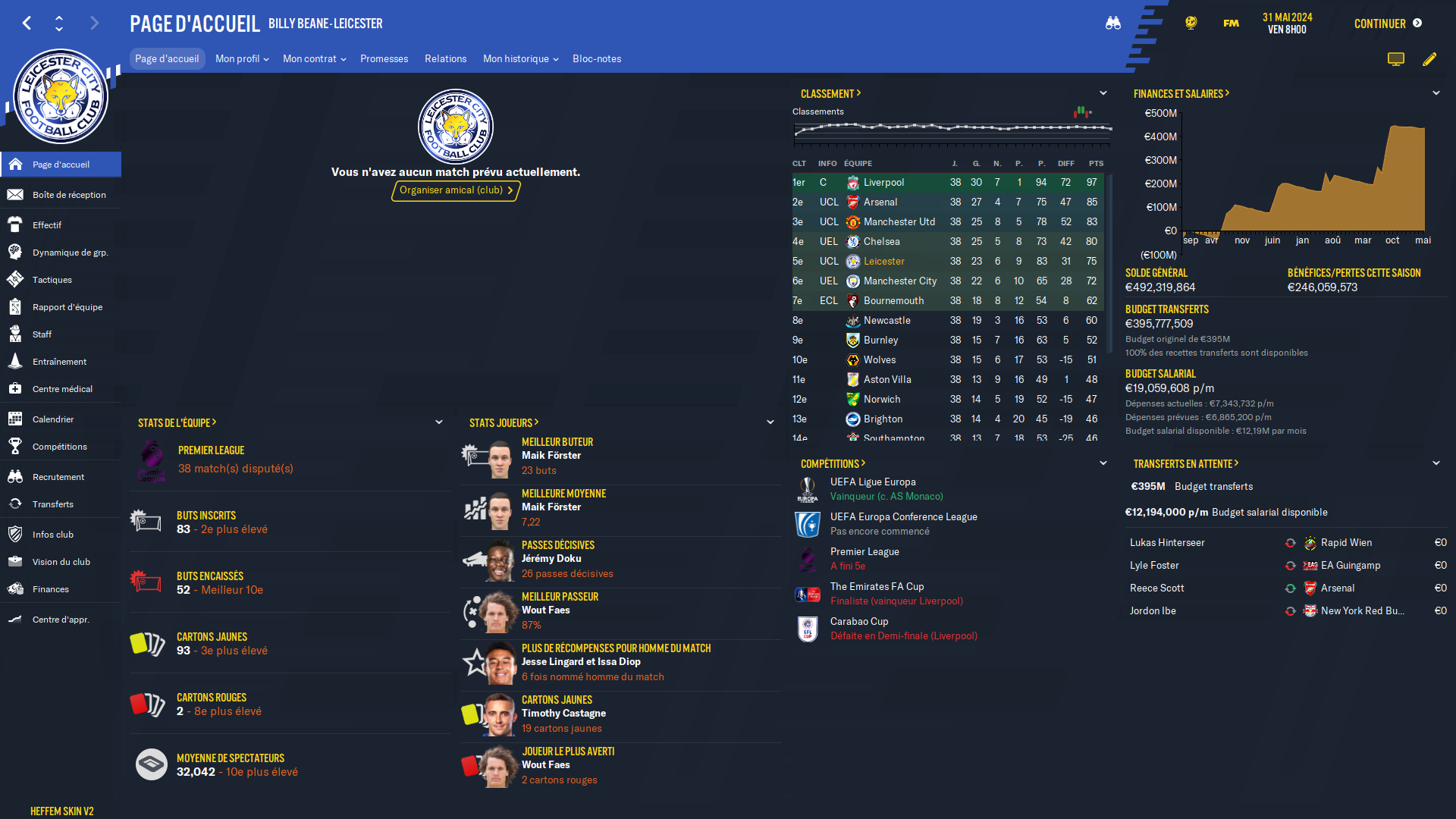Open the binoculars search icon
This screenshot has height=819, width=1456.
[x=1112, y=24]
